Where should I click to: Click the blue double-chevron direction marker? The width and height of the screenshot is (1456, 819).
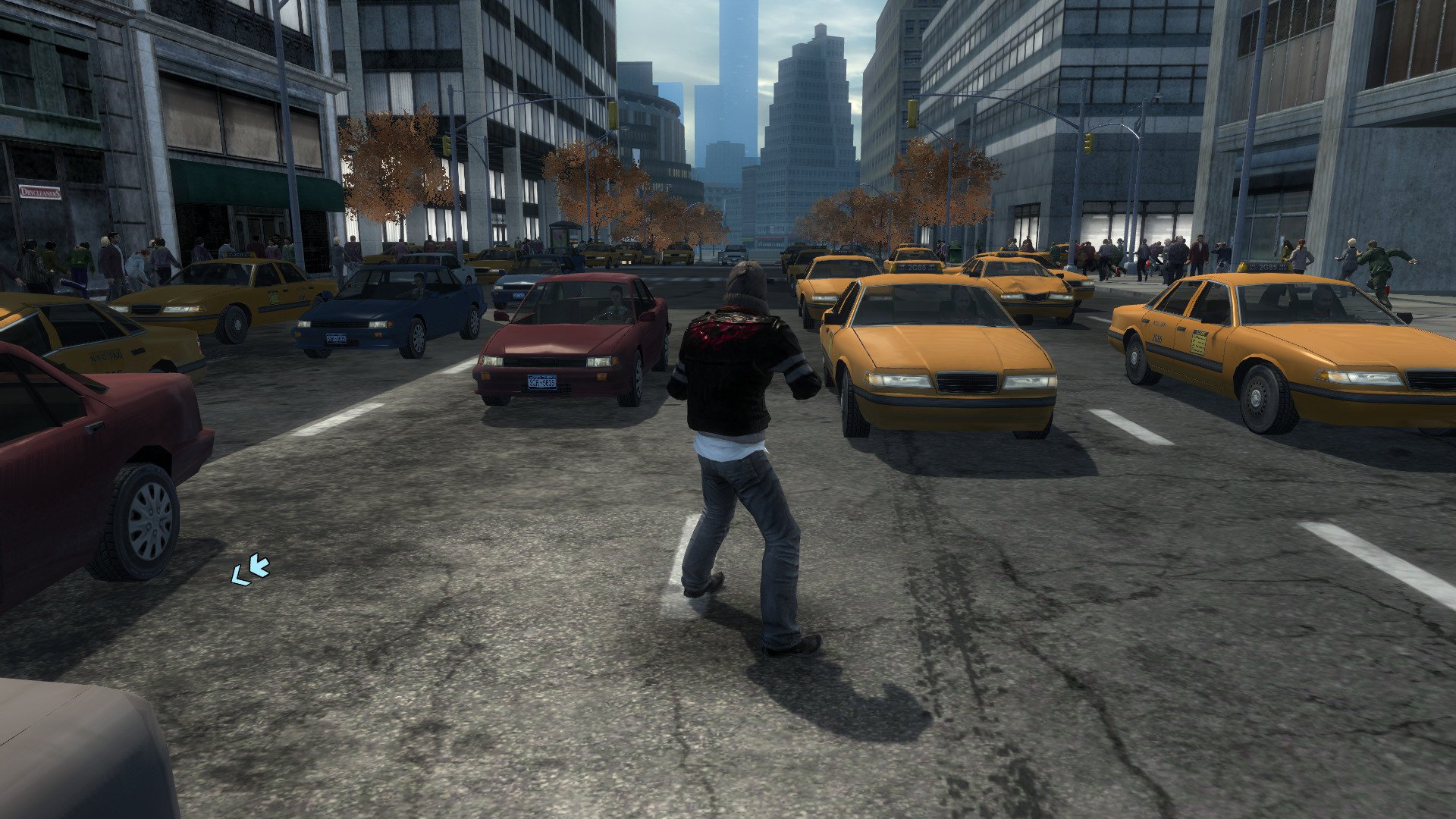250,570
